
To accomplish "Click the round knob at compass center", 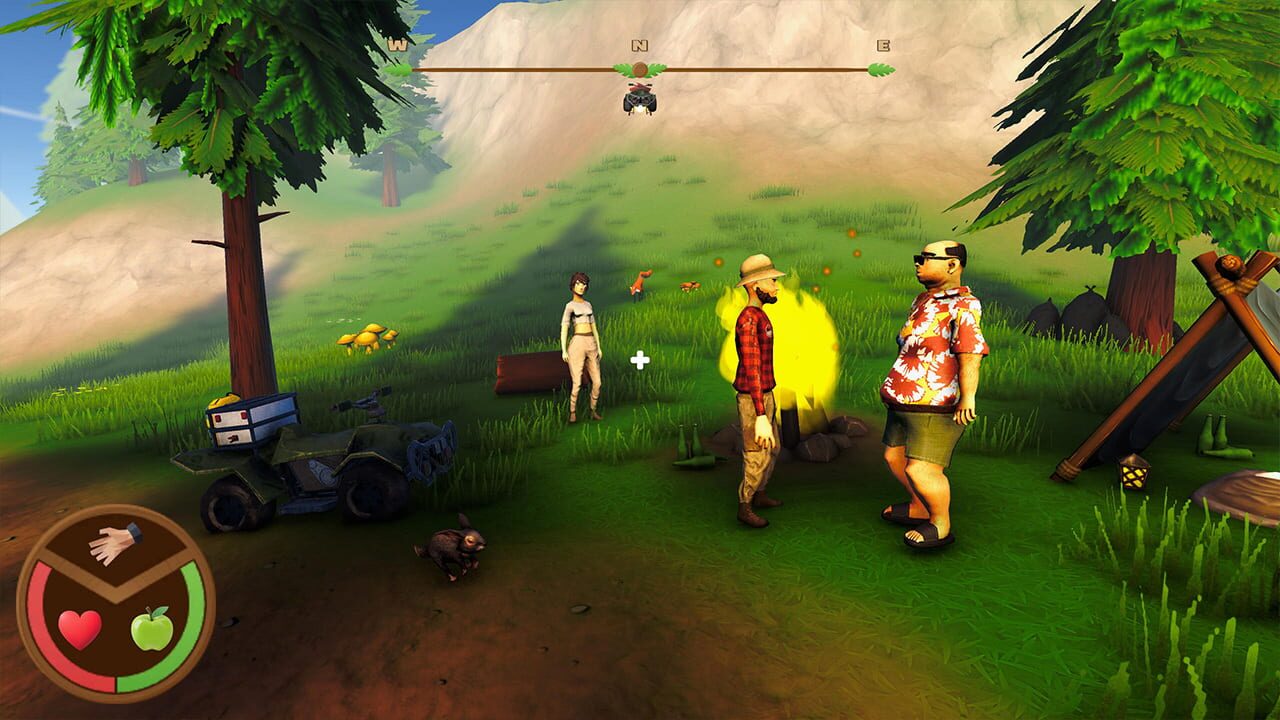I will coord(638,68).
